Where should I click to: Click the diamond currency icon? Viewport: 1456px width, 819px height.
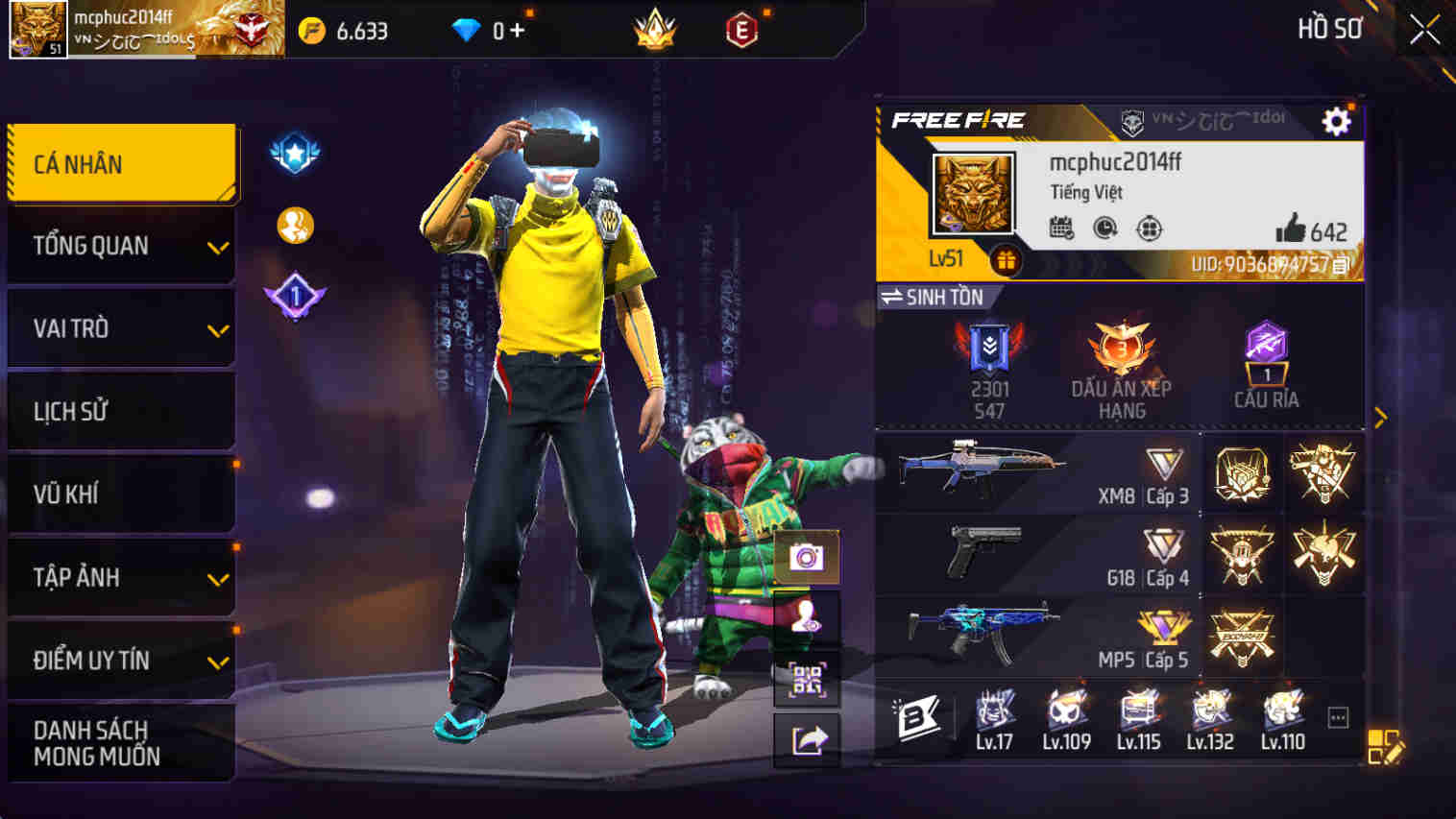point(468,29)
